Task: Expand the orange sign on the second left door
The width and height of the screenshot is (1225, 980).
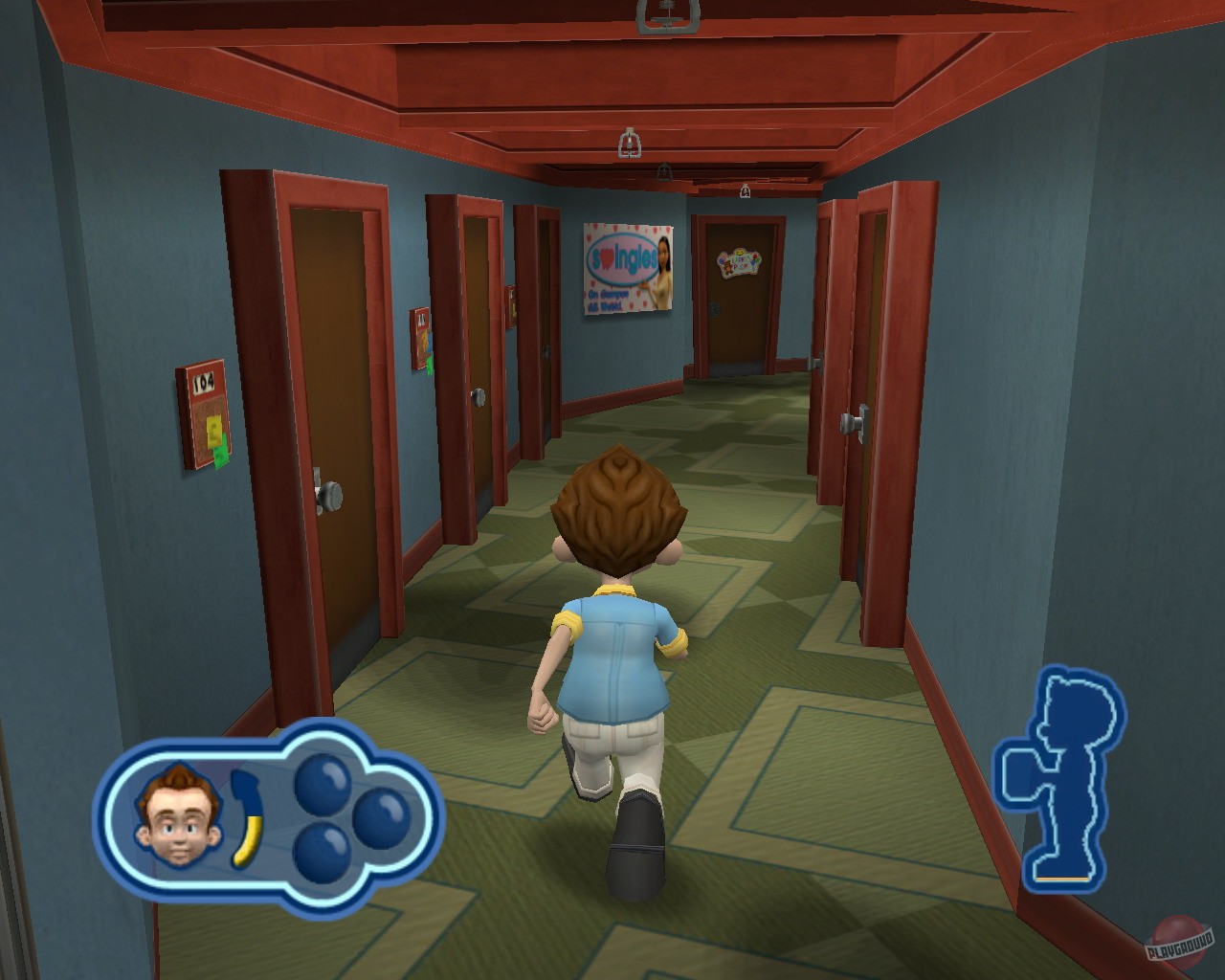Action: (x=420, y=337)
